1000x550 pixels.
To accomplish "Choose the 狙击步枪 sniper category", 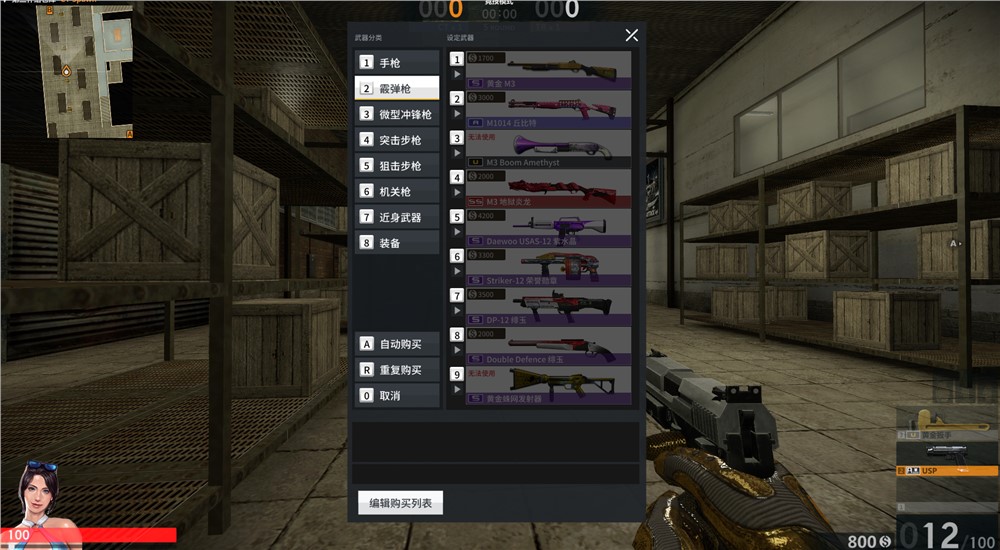I will 397,166.
